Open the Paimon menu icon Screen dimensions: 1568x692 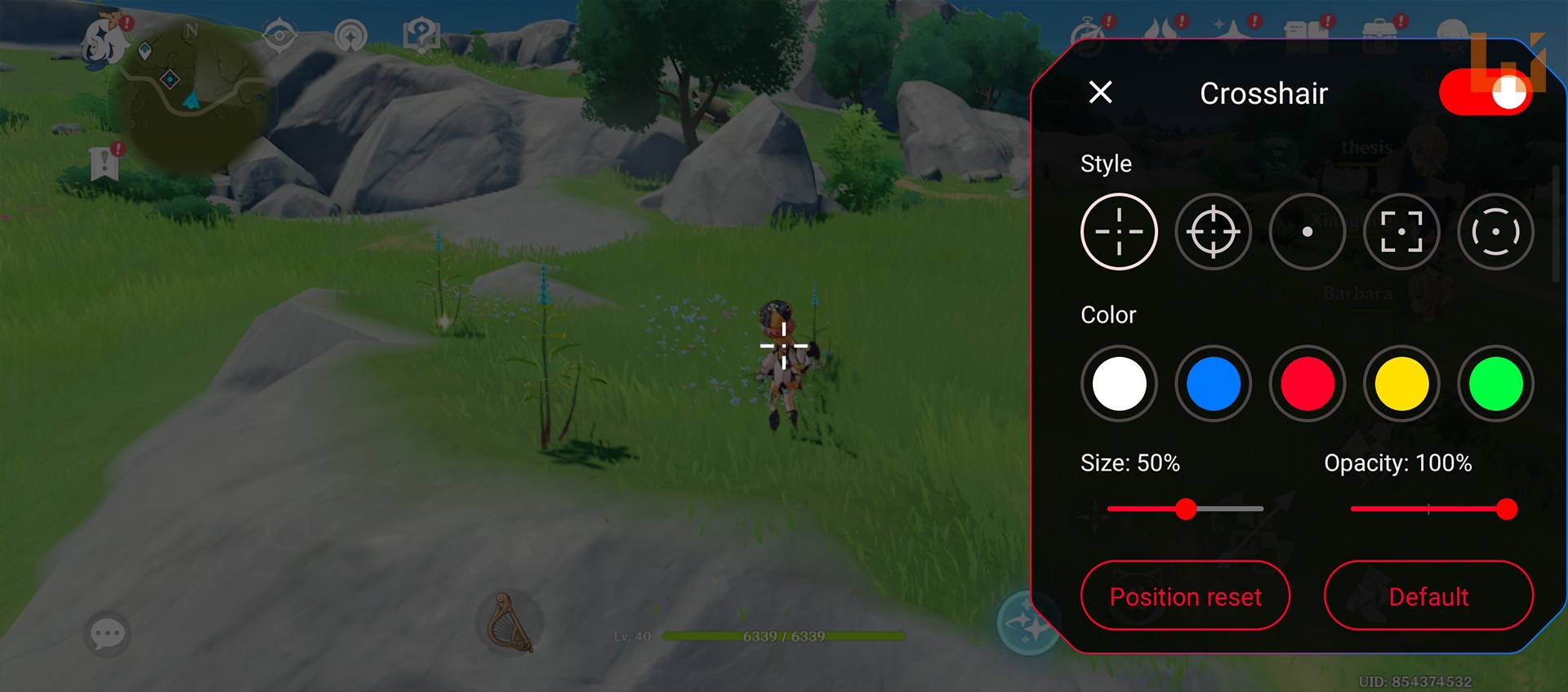(x=106, y=39)
